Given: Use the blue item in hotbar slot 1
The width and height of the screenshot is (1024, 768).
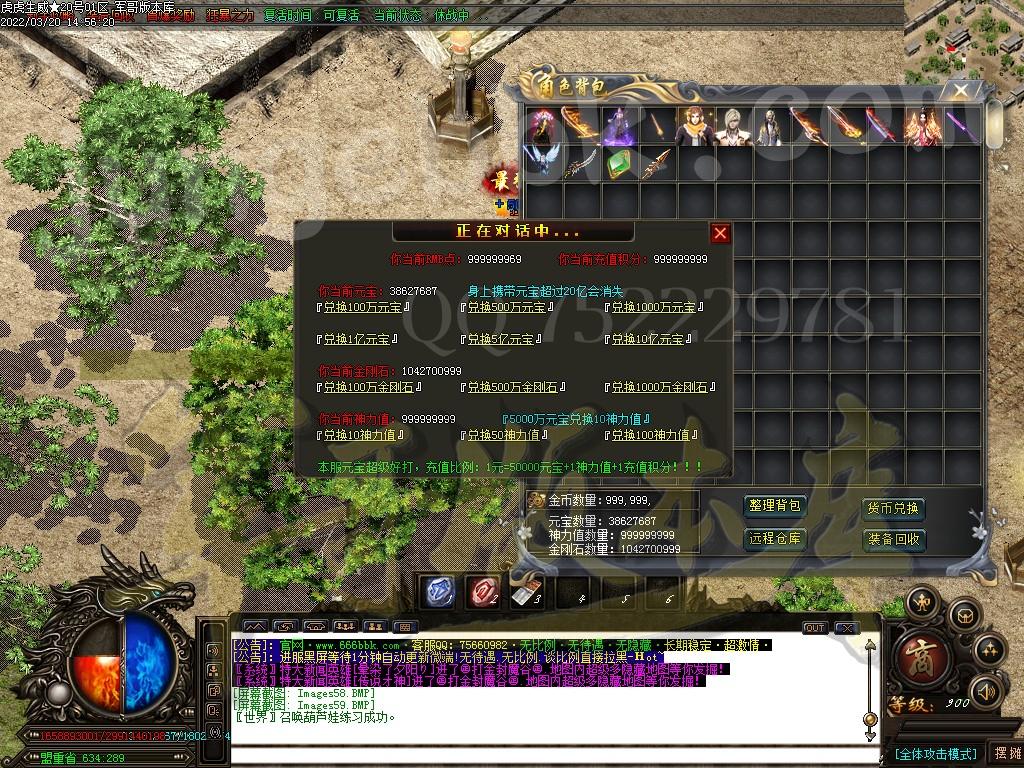Looking at the screenshot, I should (x=438, y=591).
